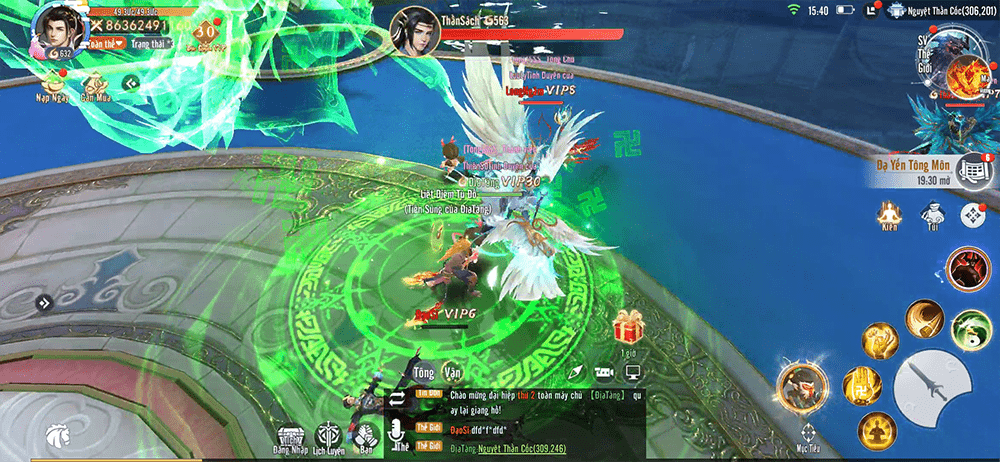Switch to the Tông chat tab
1000x462 pixels.
[x=424, y=373]
